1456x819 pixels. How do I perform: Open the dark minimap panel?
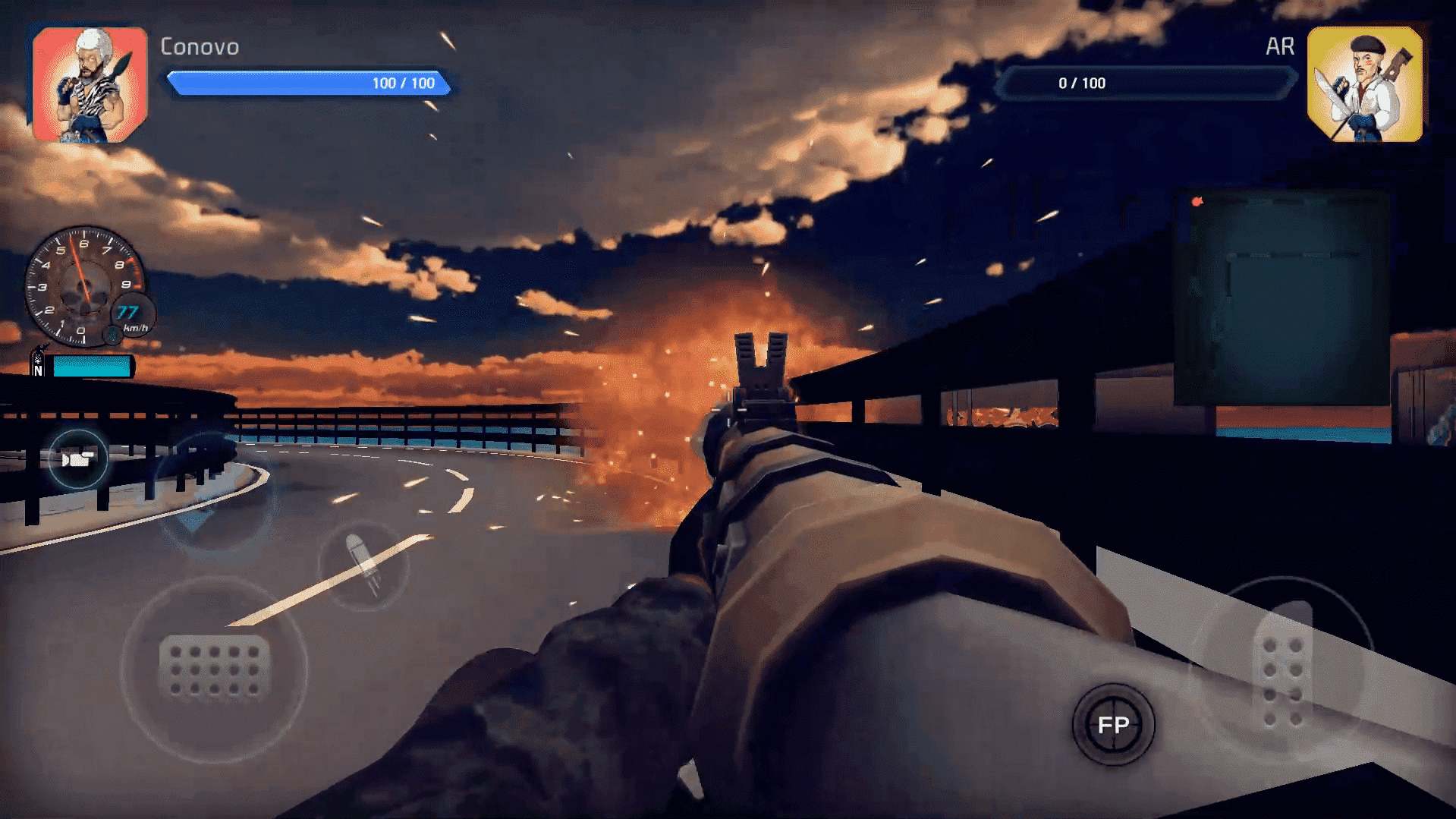(1281, 298)
